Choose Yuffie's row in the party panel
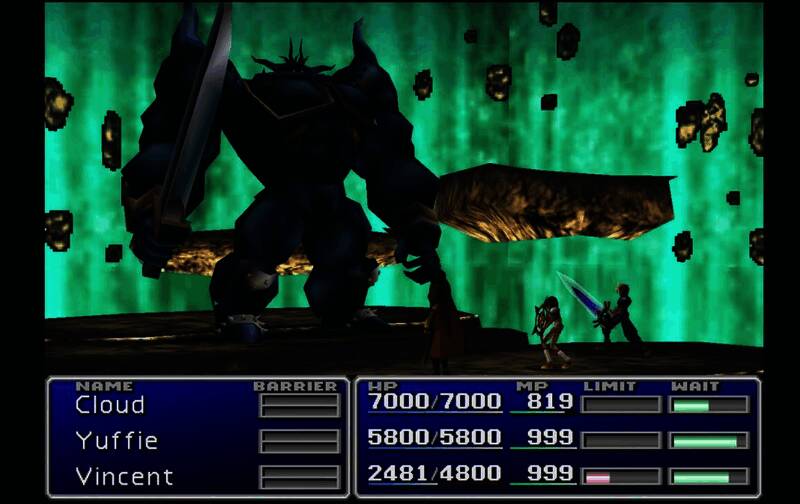800x504 pixels. coord(116,440)
